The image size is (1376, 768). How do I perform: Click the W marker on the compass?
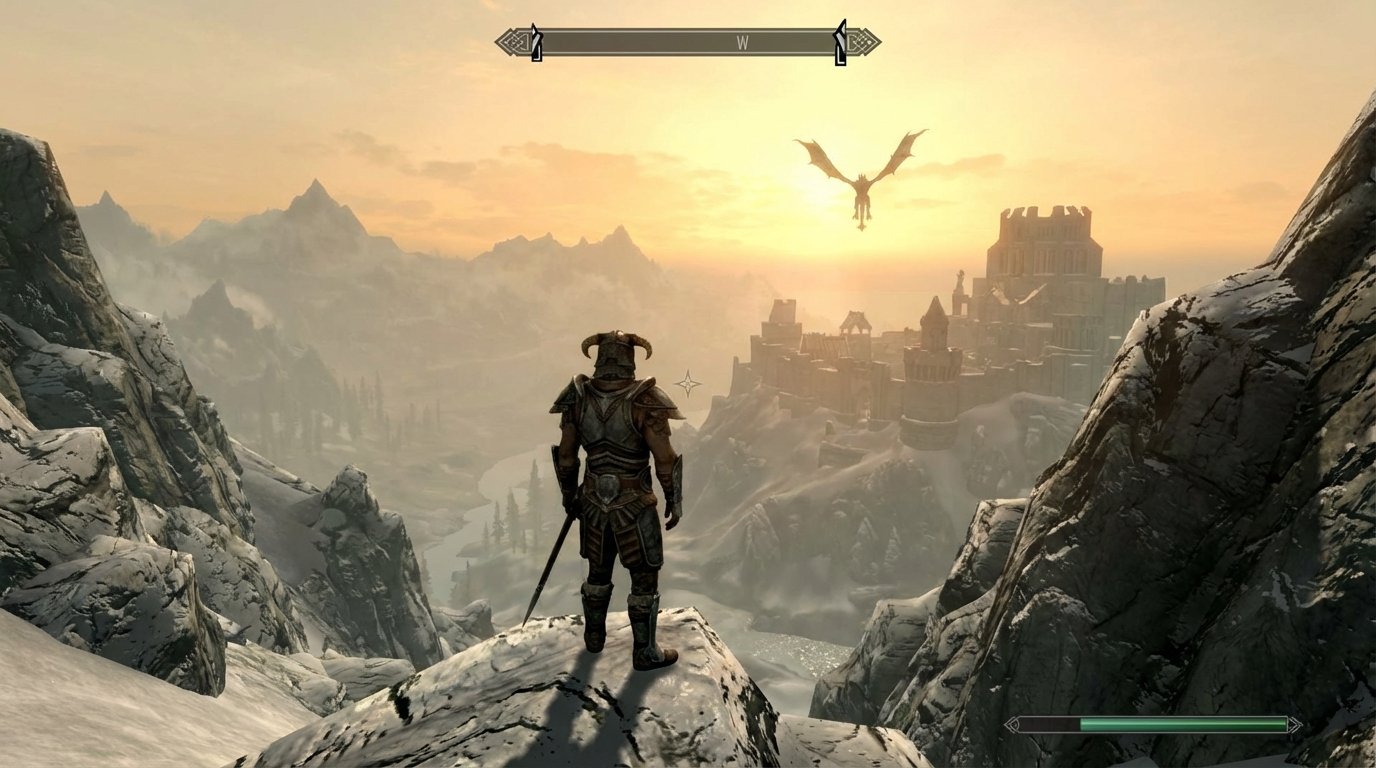click(742, 42)
